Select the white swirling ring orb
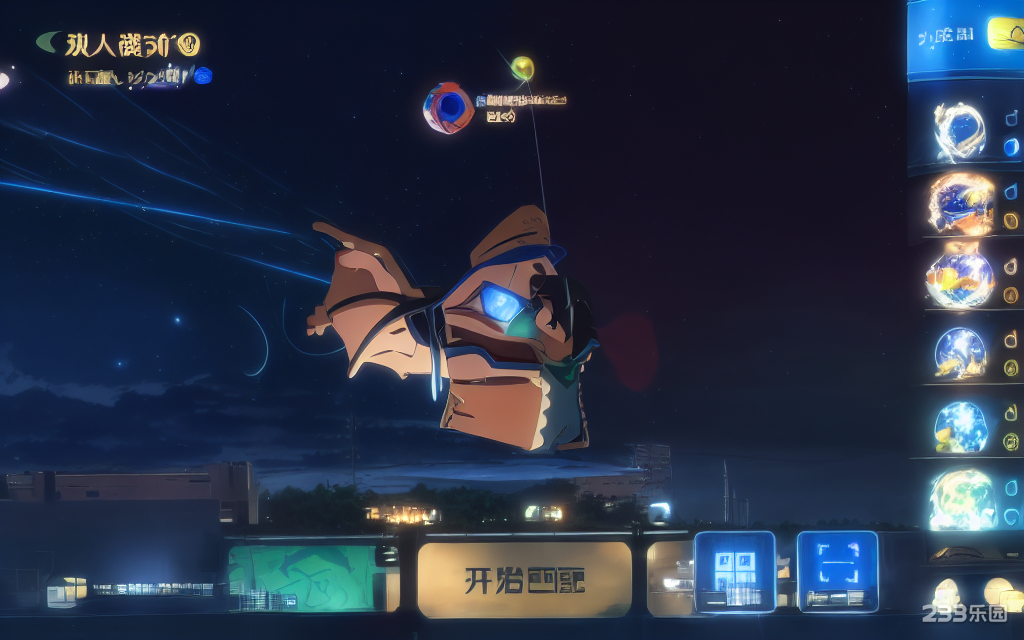This screenshot has width=1024, height=640. 959,131
